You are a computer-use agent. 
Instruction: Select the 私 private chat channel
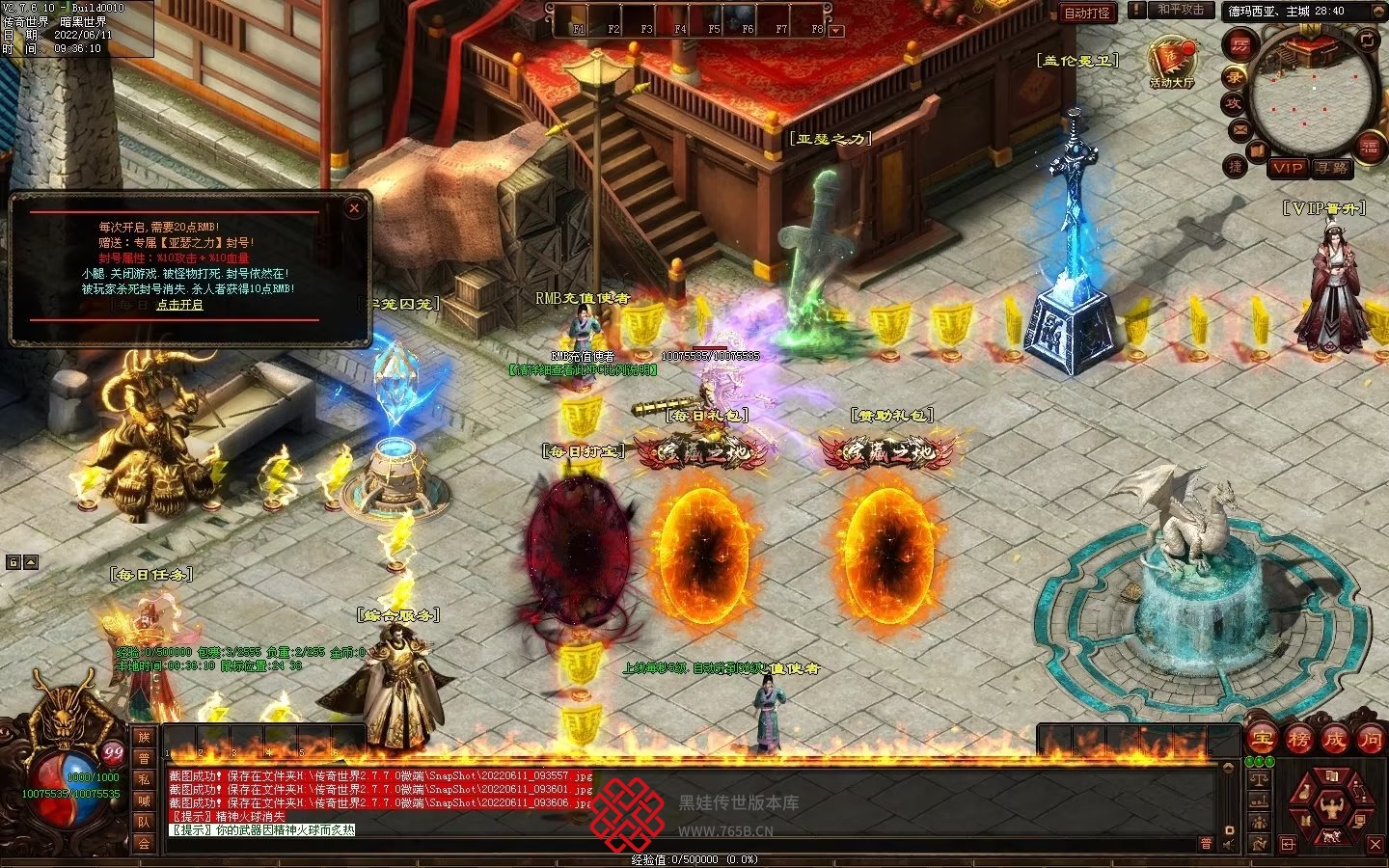144,779
